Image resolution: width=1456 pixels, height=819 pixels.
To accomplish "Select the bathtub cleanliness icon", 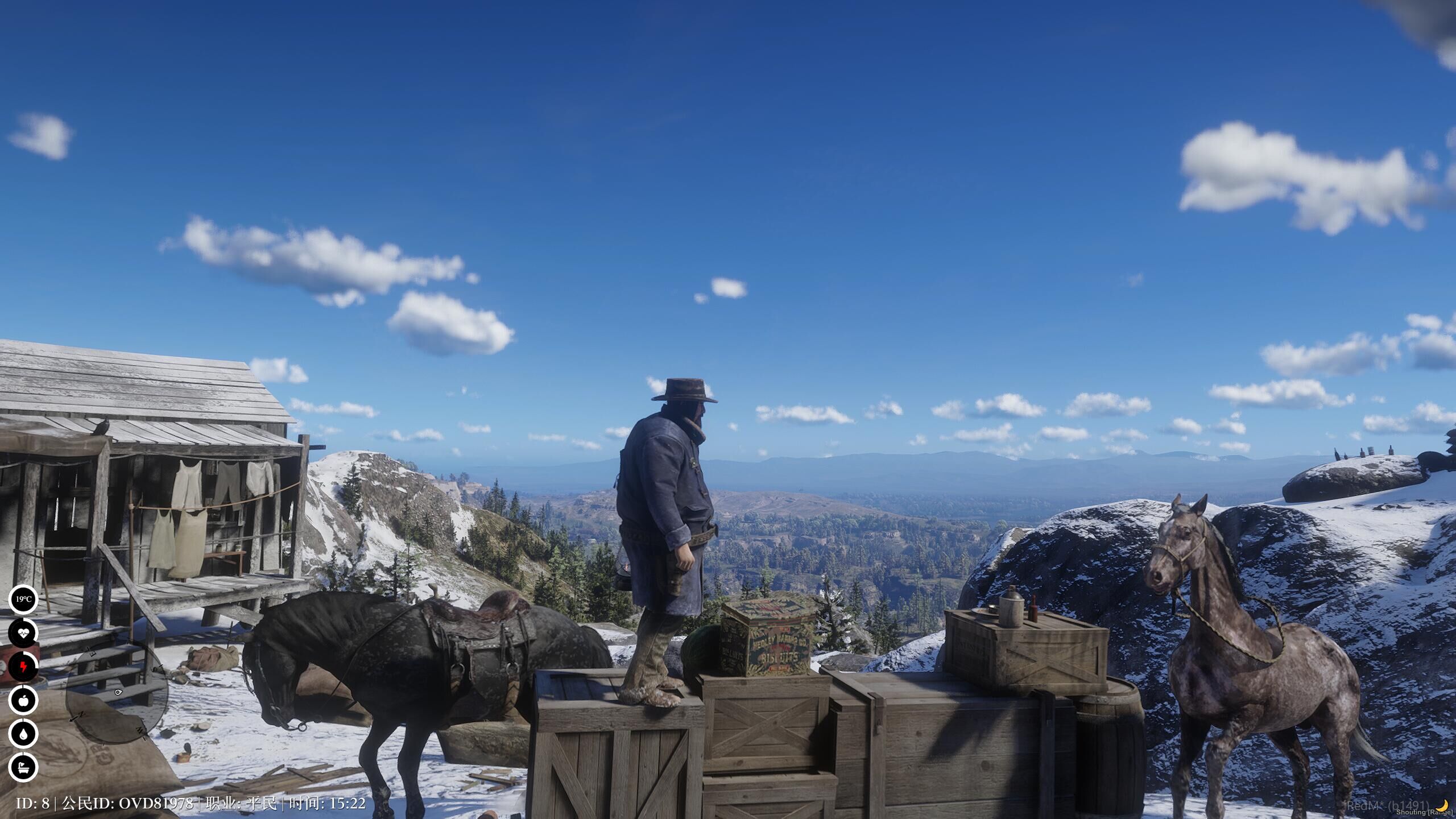I will click(23, 767).
